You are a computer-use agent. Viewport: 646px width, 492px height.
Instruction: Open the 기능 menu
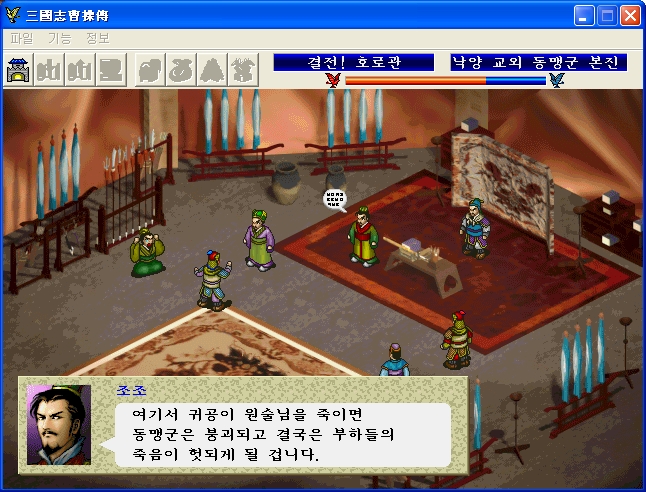[x=60, y=38]
